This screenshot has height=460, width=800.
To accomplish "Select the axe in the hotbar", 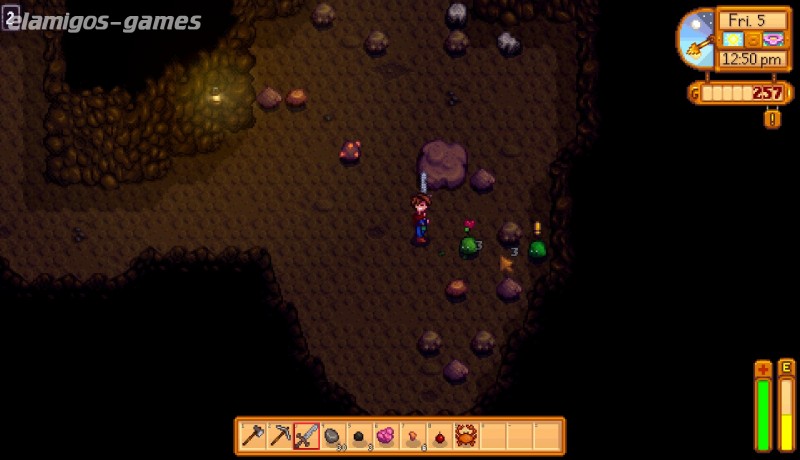I will coord(254,435).
